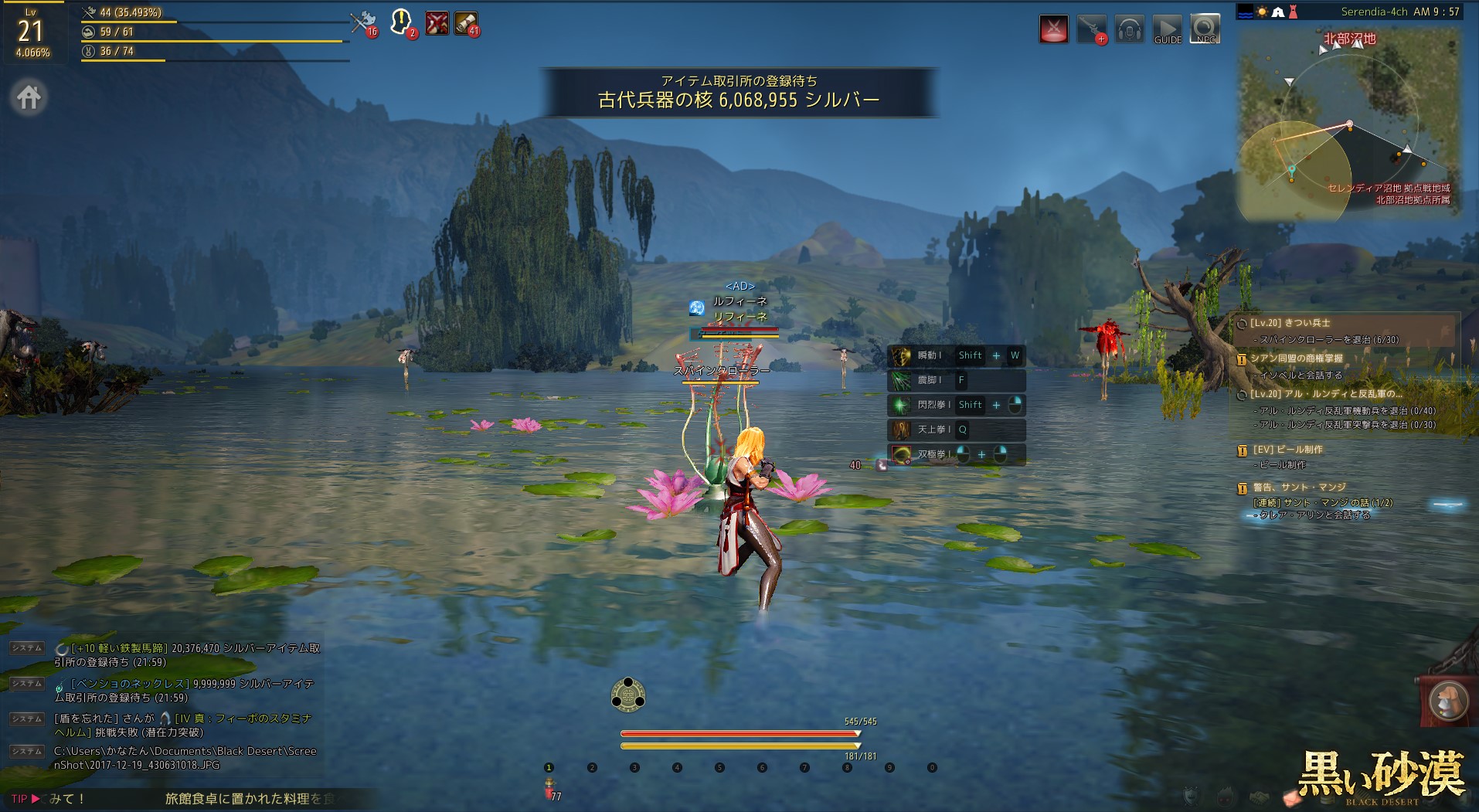Click the 古代兵器の核 marketplace notification banner
The height and width of the screenshot is (812, 1479).
[739, 92]
